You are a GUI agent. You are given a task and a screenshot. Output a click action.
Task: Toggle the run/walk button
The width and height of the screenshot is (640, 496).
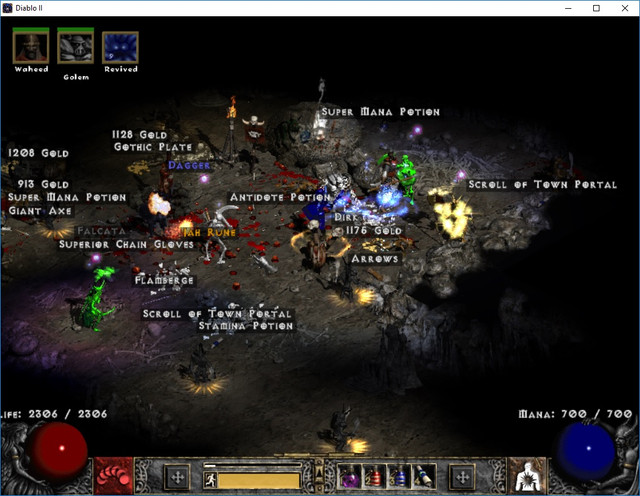[212, 479]
